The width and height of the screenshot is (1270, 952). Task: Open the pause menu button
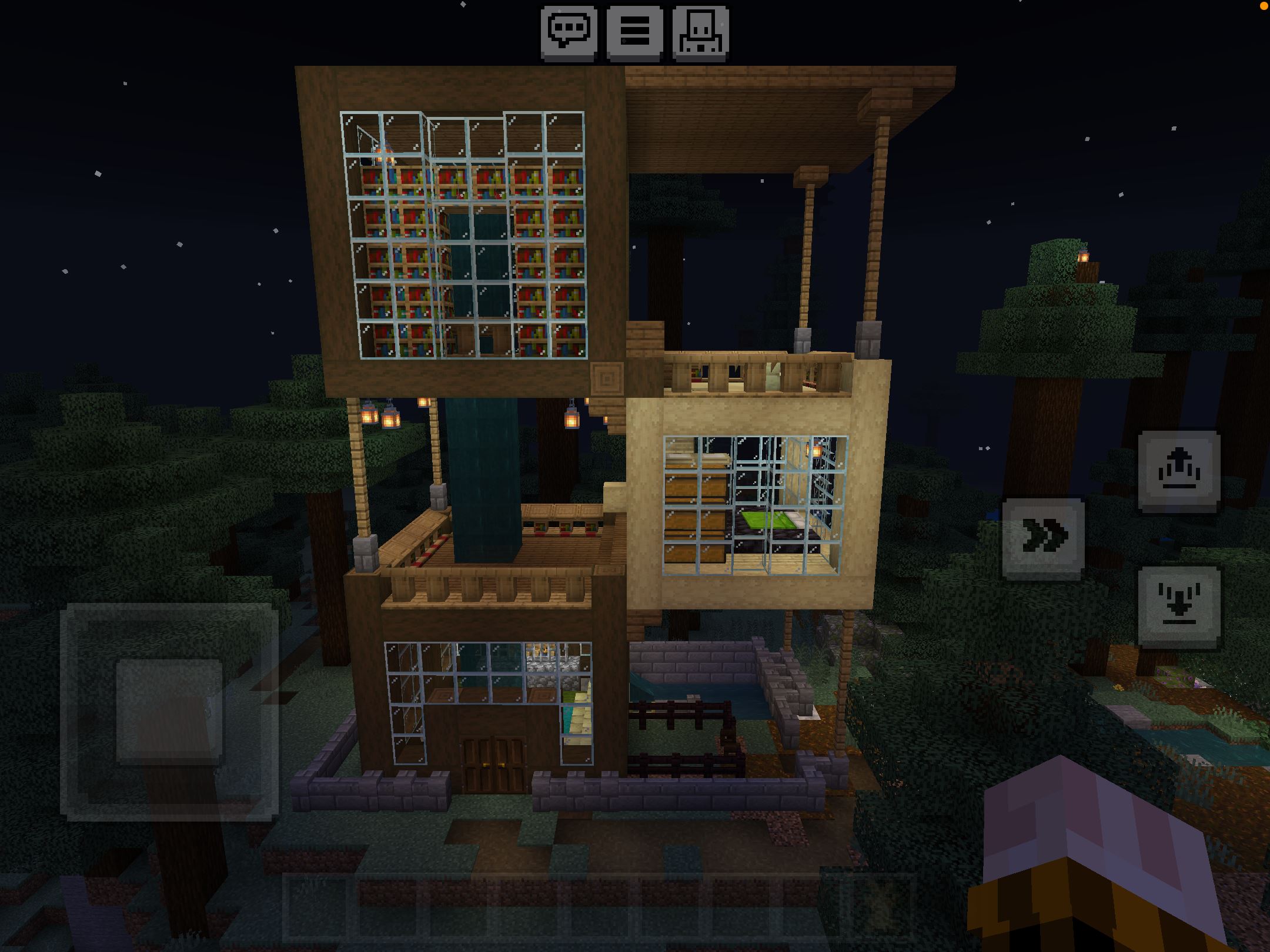pyautogui.click(x=635, y=32)
